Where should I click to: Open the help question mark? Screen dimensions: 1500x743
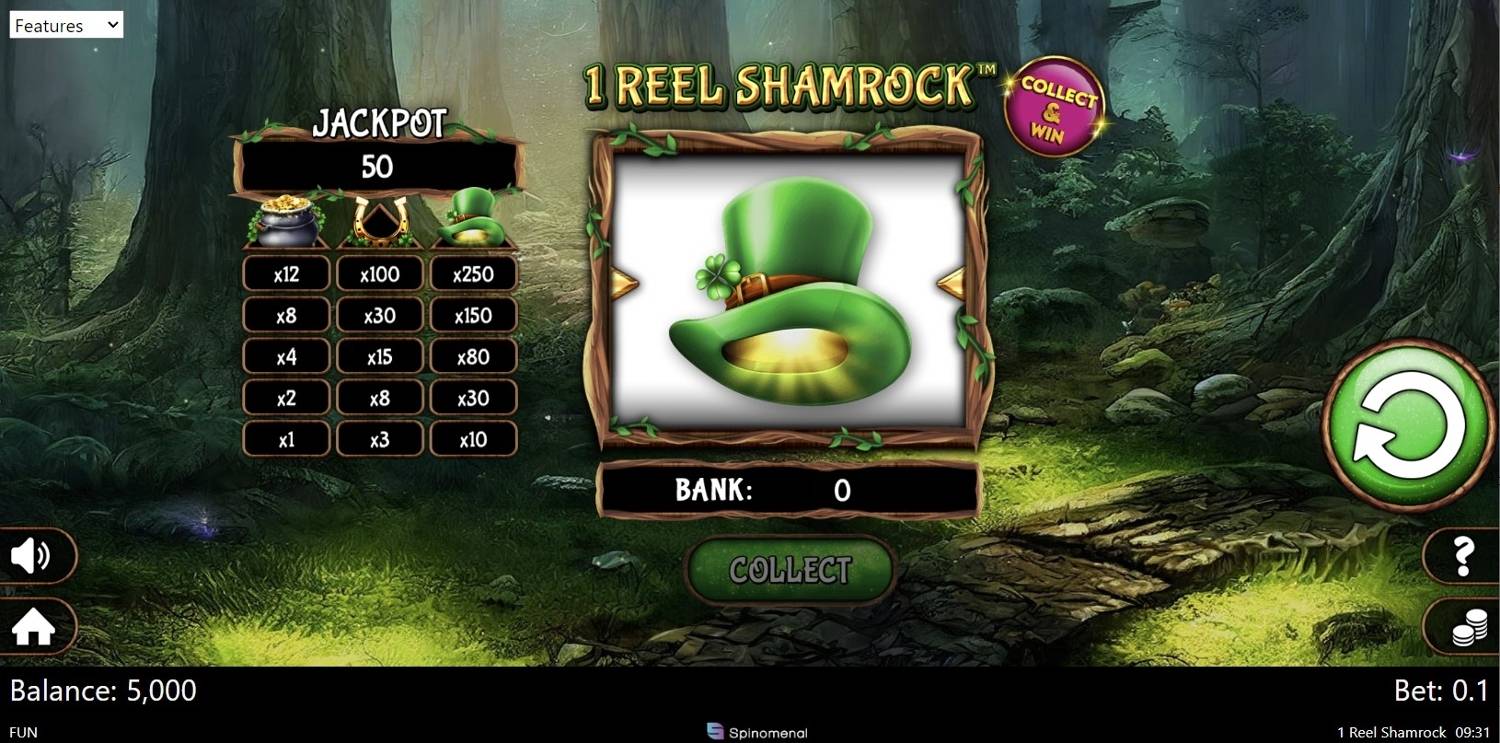[1463, 557]
